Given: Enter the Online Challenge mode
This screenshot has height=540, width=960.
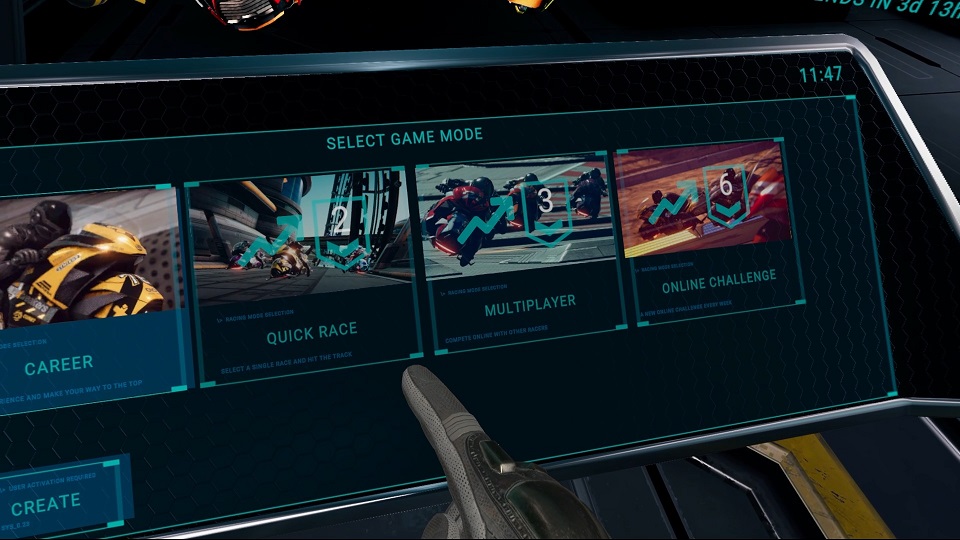Looking at the screenshot, I should tap(708, 230).
